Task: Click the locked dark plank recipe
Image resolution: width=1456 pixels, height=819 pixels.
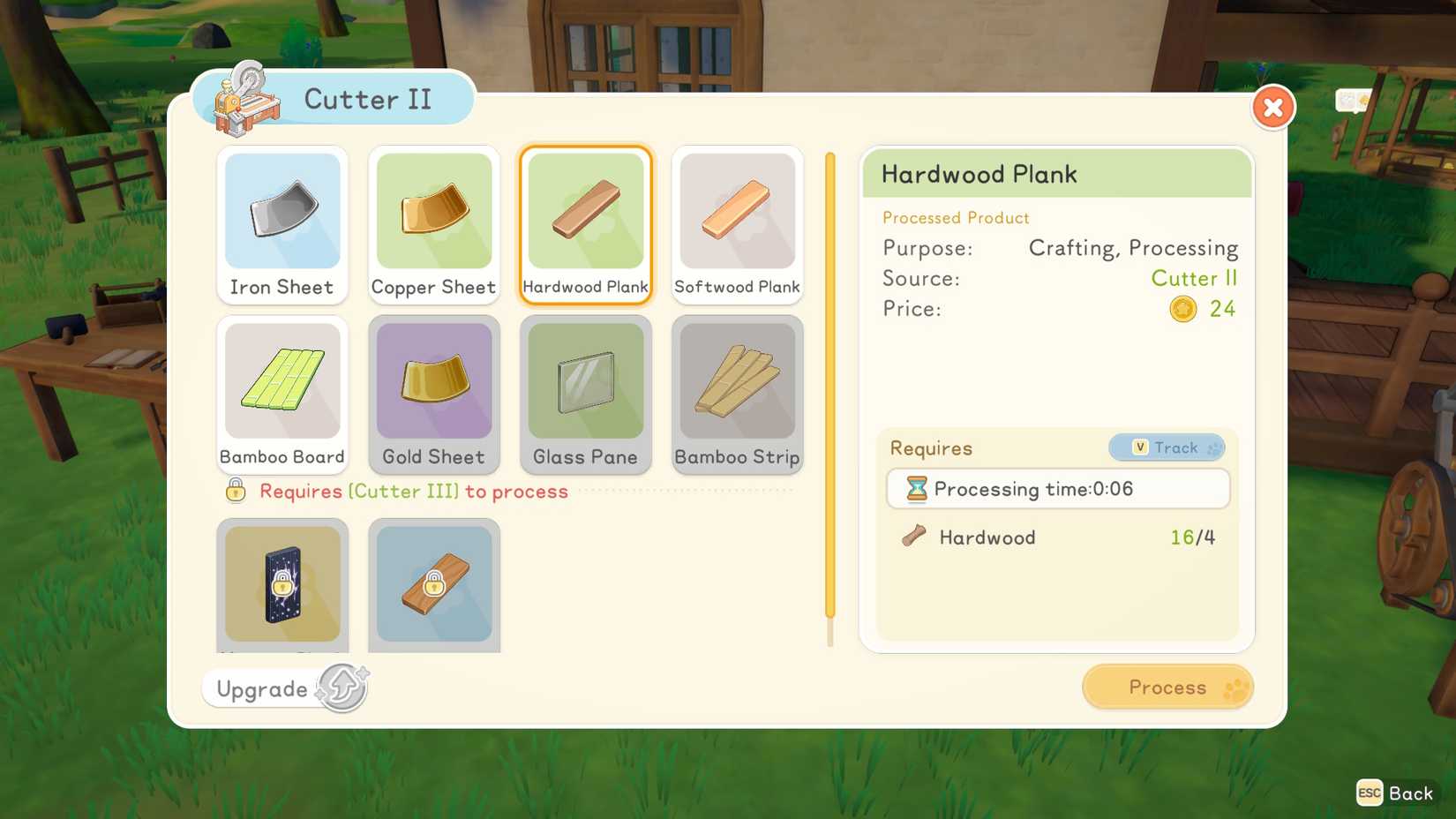Action: click(x=281, y=584)
